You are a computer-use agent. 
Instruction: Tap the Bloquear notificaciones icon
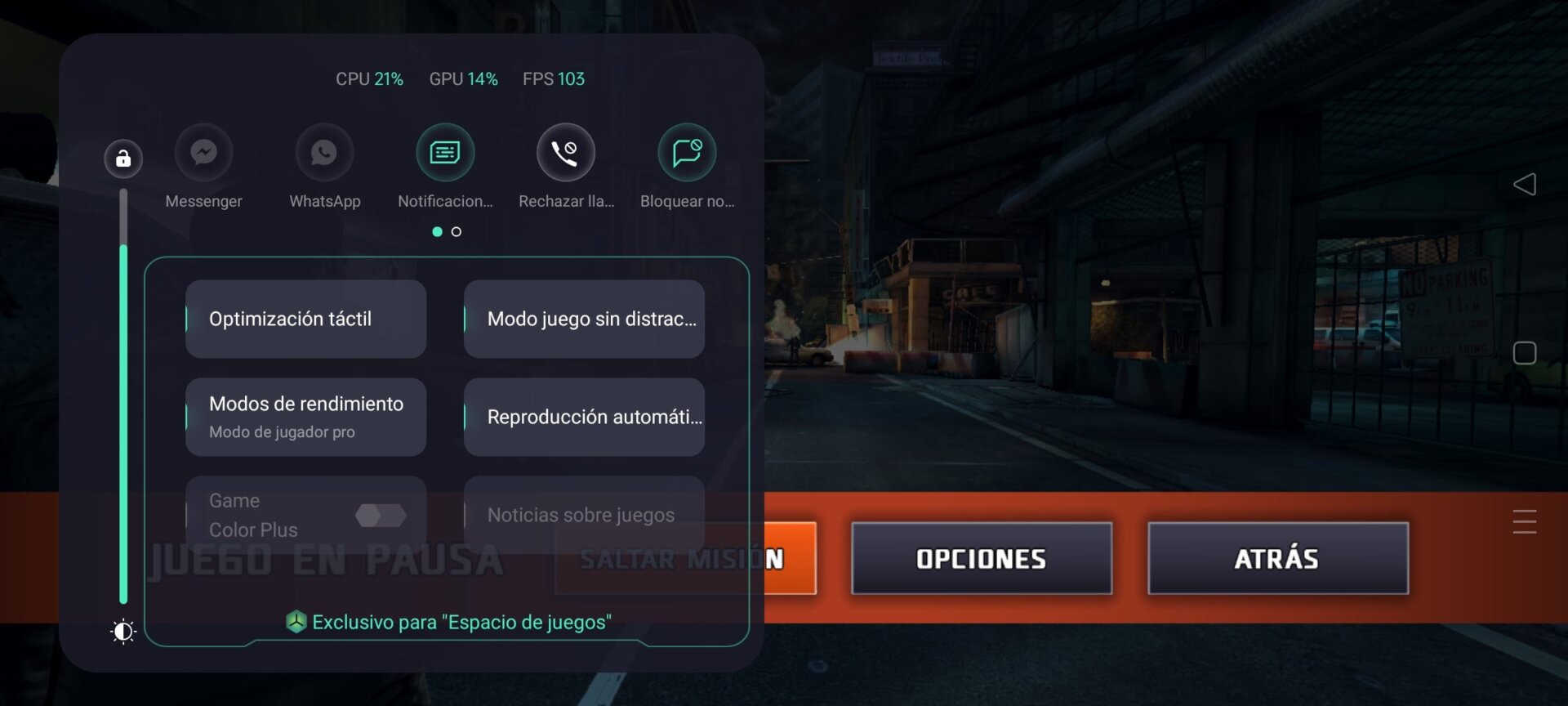pos(687,152)
